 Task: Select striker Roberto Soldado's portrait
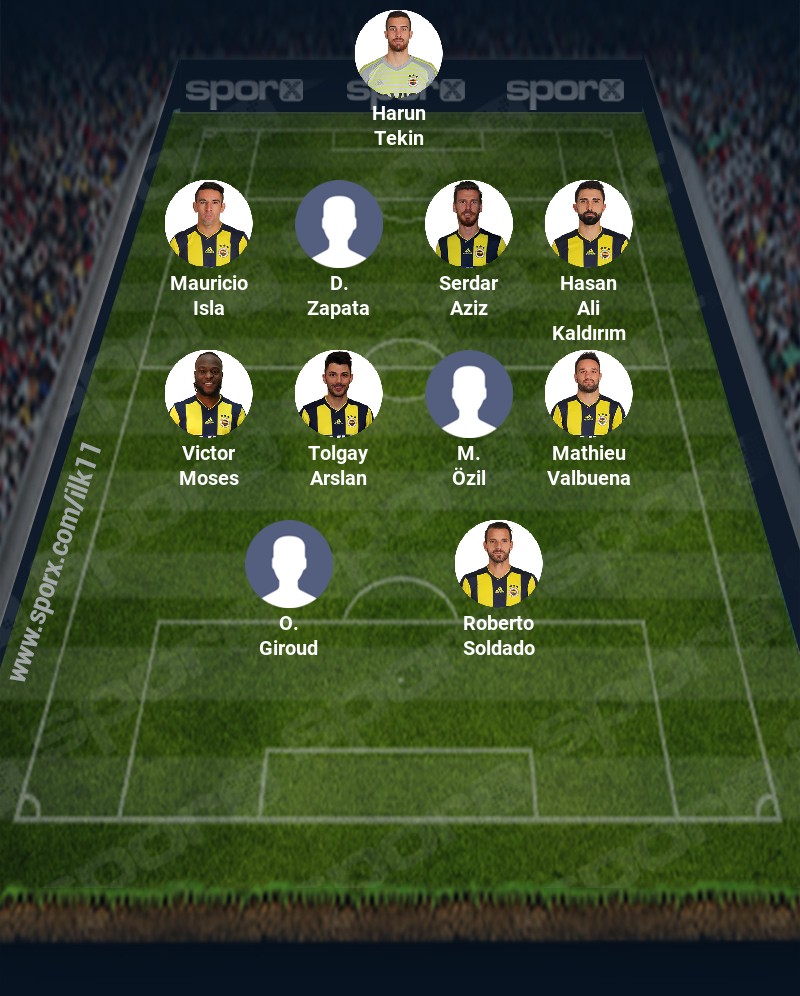click(499, 564)
